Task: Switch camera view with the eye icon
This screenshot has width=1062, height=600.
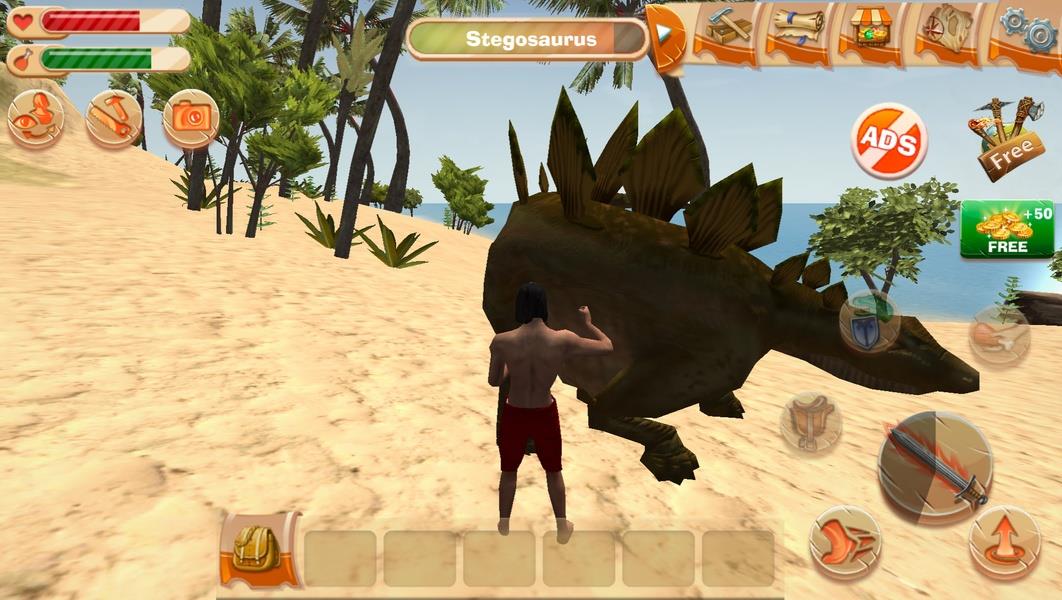Action: pos(35,118)
